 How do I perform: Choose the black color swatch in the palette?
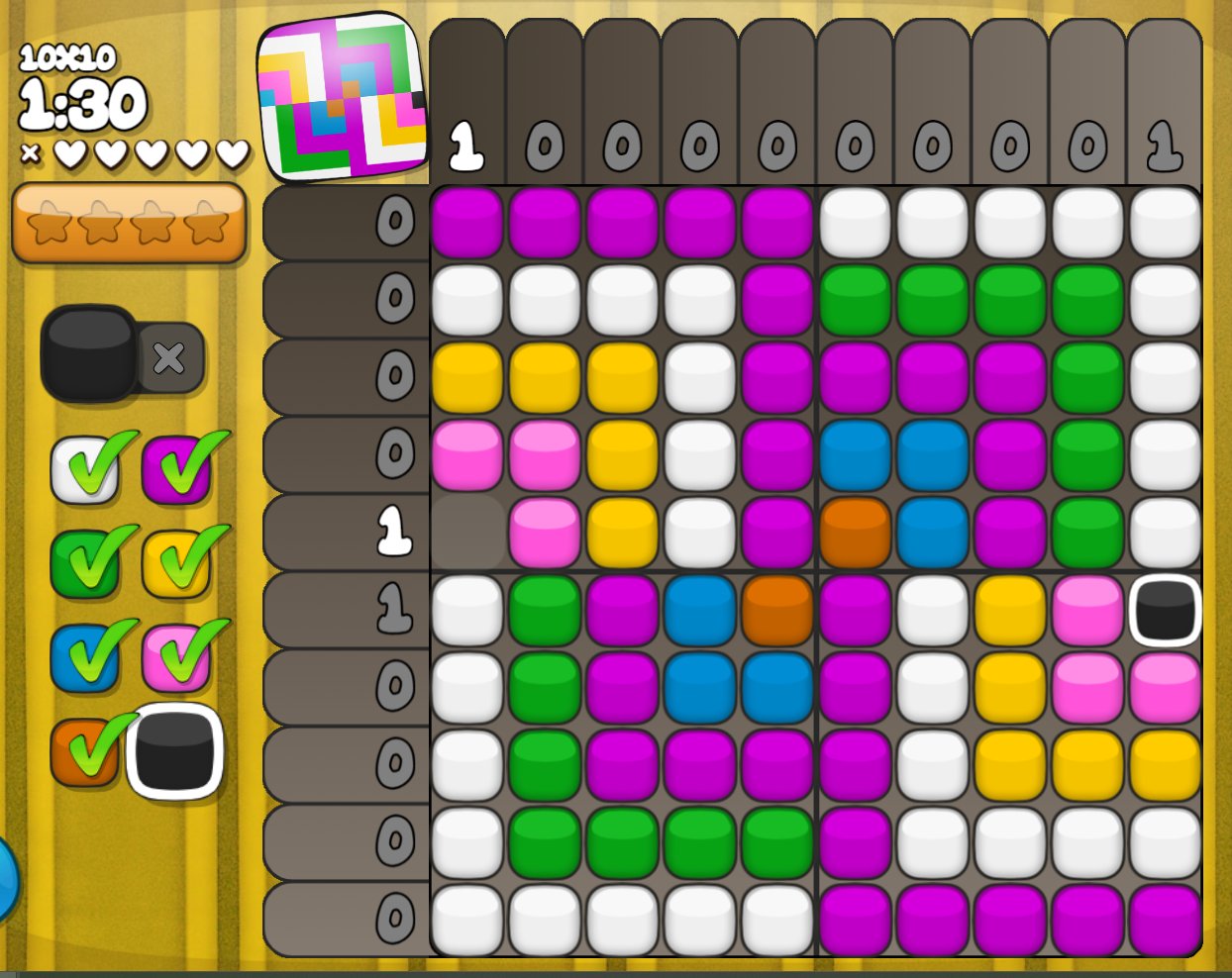(x=175, y=751)
